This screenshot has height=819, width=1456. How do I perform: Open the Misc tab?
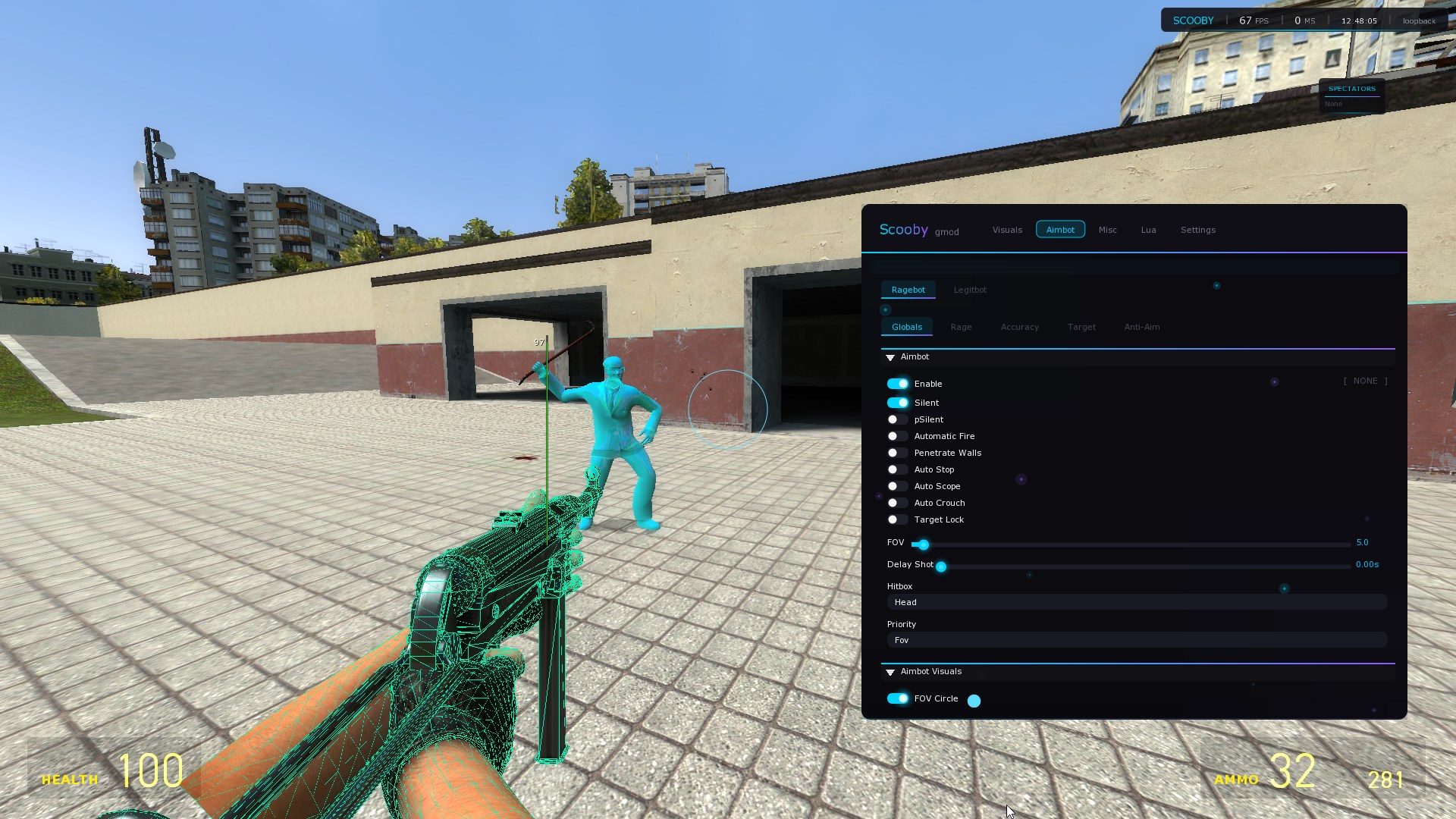[x=1107, y=229]
